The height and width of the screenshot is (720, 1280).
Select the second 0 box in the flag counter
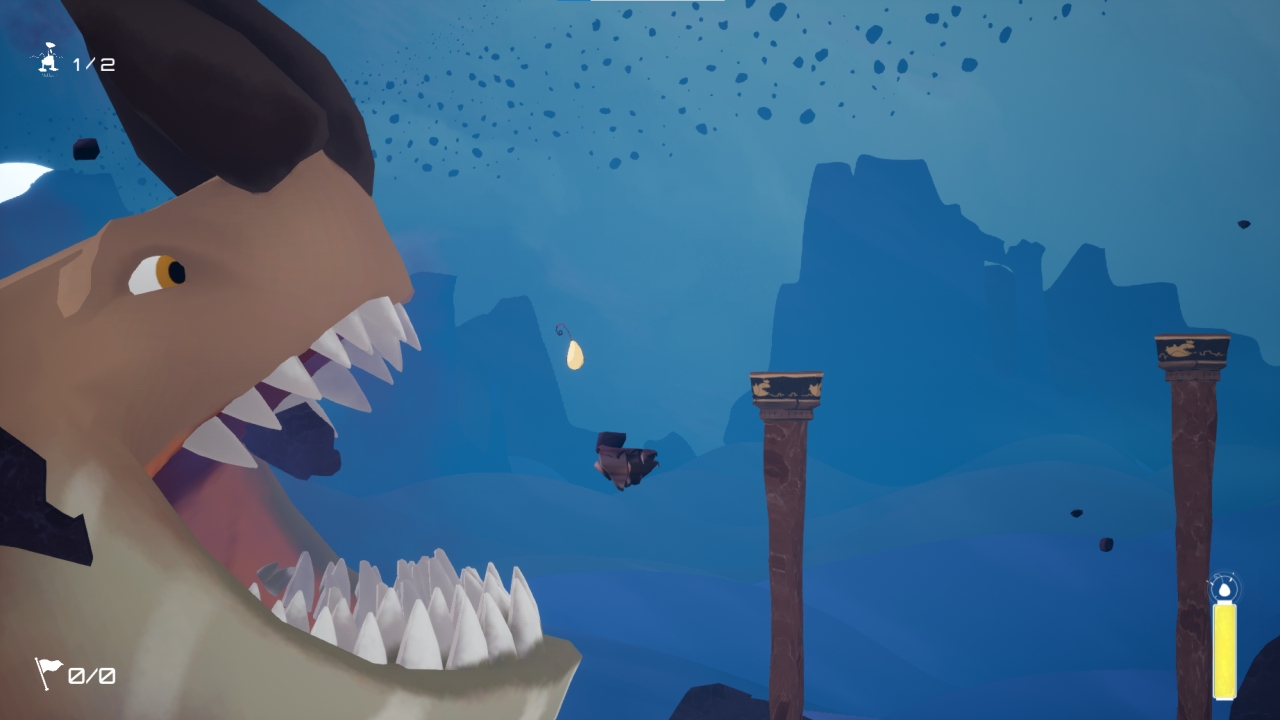[x=105, y=676]
